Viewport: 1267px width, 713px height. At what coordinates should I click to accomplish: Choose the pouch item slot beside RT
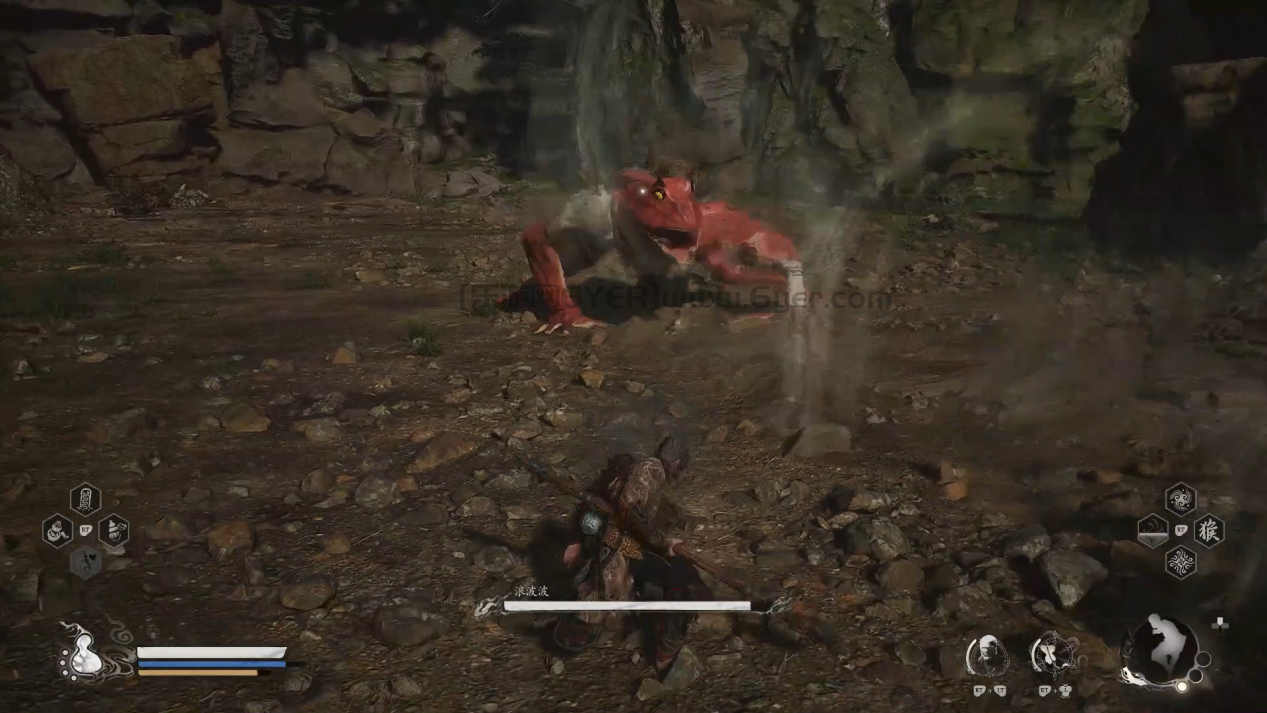(x=113, y=530)
